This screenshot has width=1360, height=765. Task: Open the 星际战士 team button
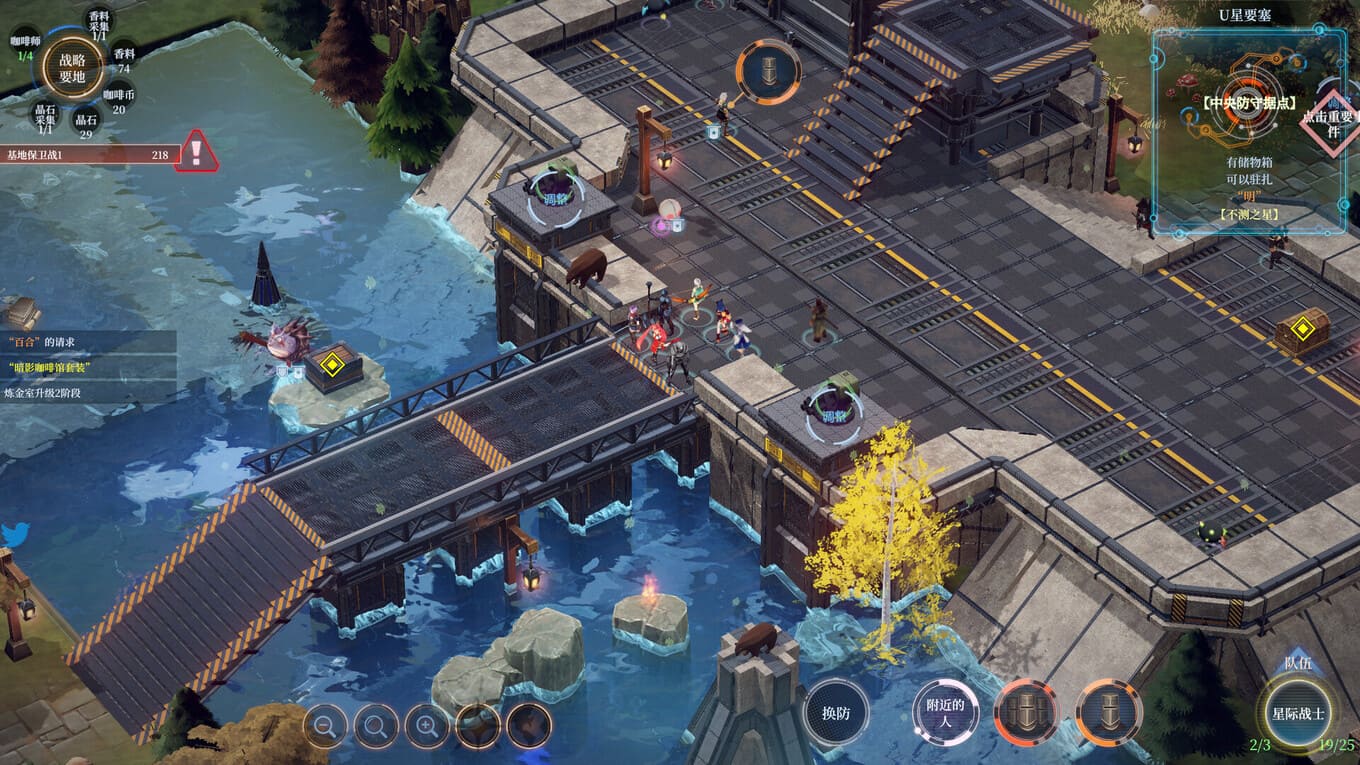(x=1299, y=713)
